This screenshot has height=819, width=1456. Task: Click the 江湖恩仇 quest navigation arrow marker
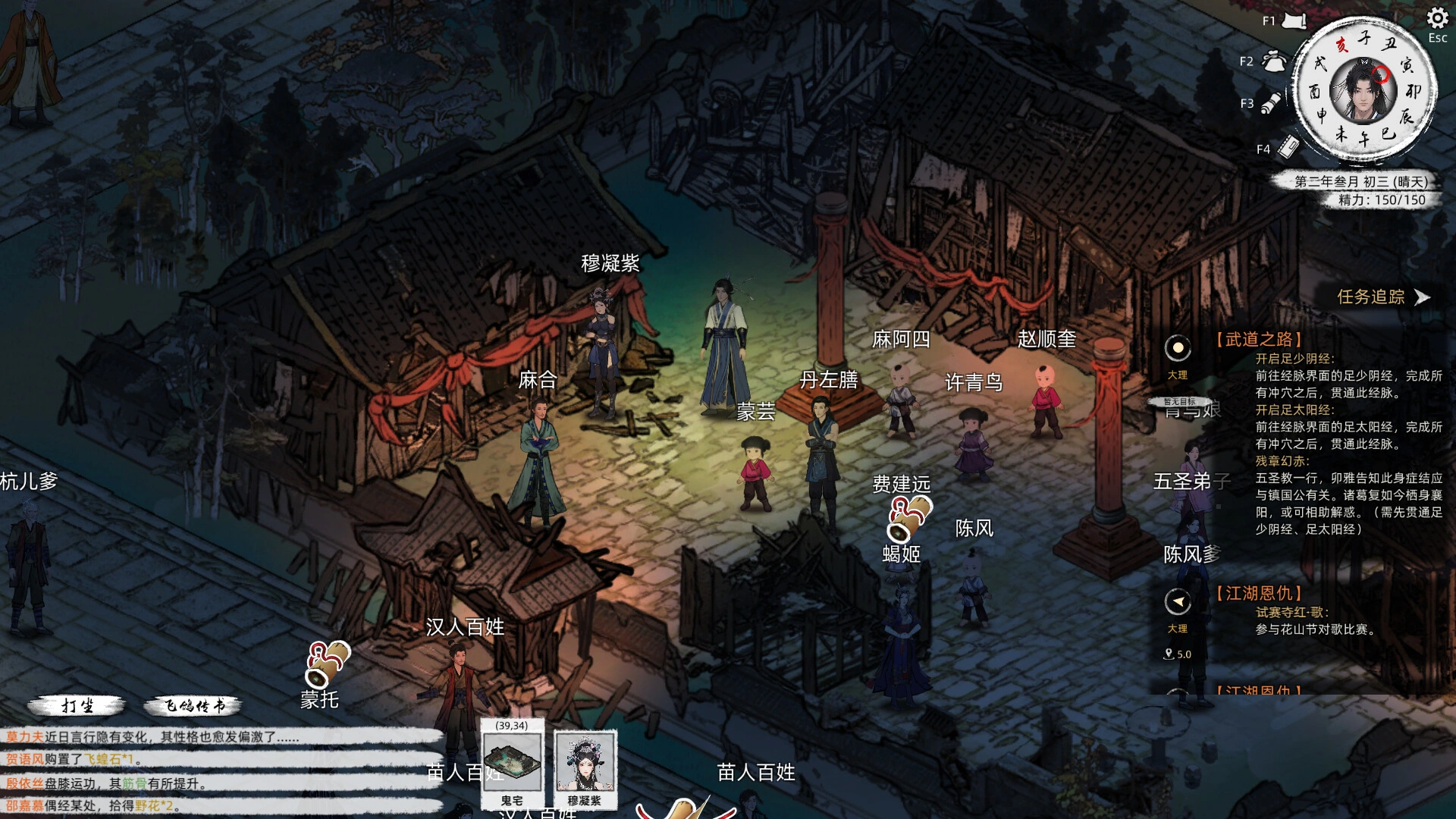pyautogui.click(x=1178, y=602)
